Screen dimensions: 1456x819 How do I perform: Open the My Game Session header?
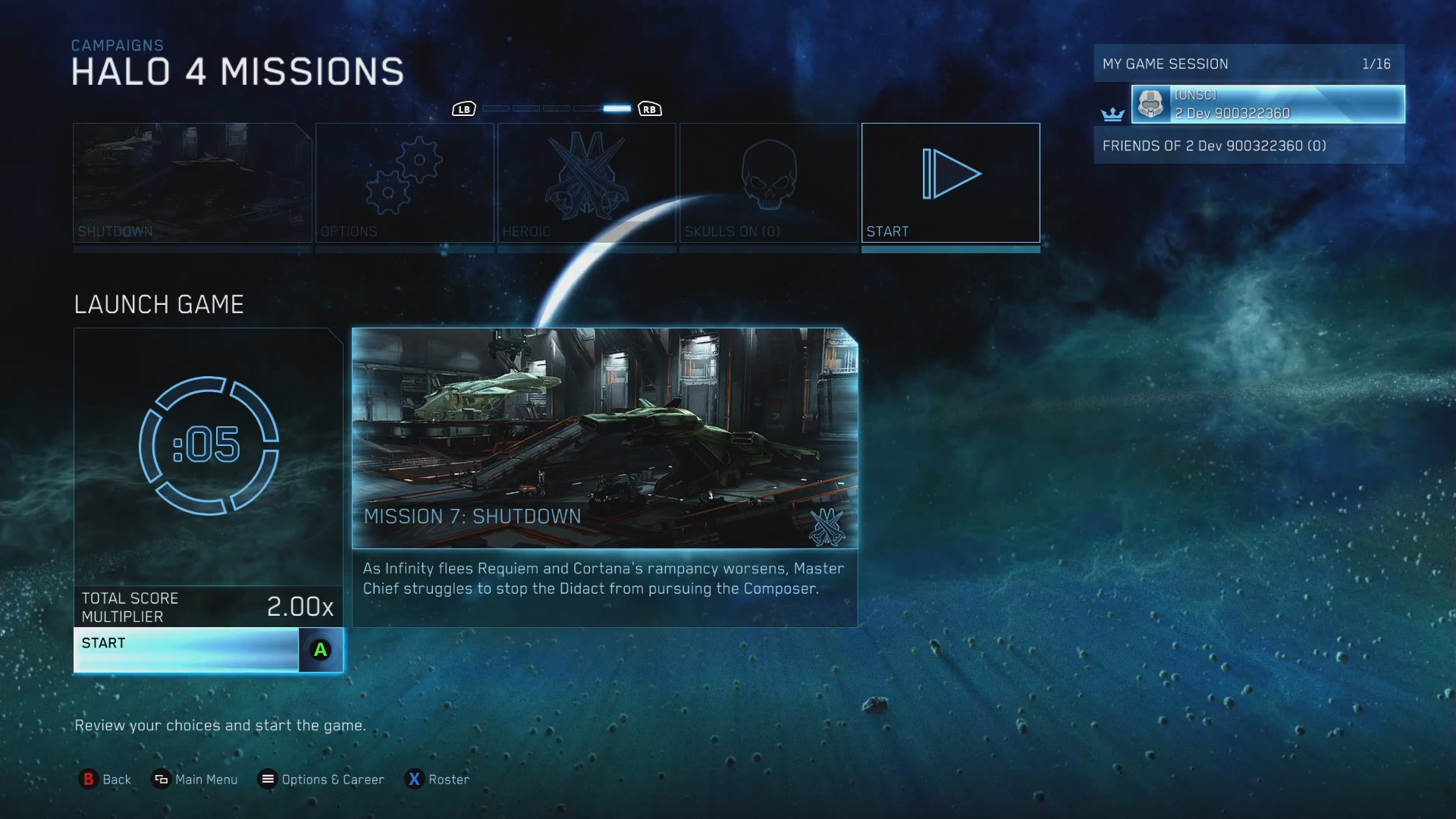(x=1248, y=64)
